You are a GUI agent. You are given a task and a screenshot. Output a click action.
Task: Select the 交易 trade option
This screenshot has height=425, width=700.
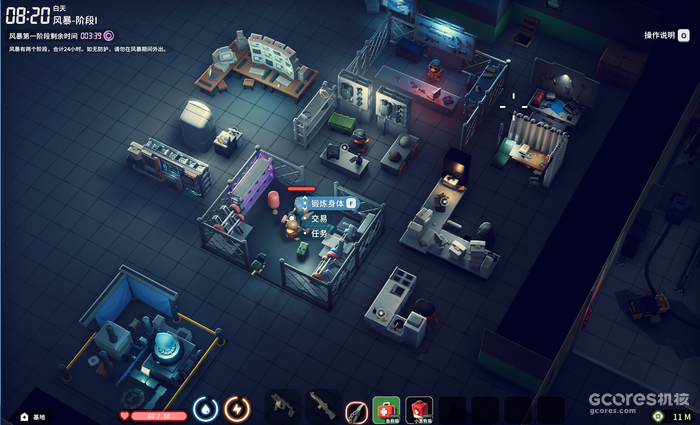click(319, 218)
